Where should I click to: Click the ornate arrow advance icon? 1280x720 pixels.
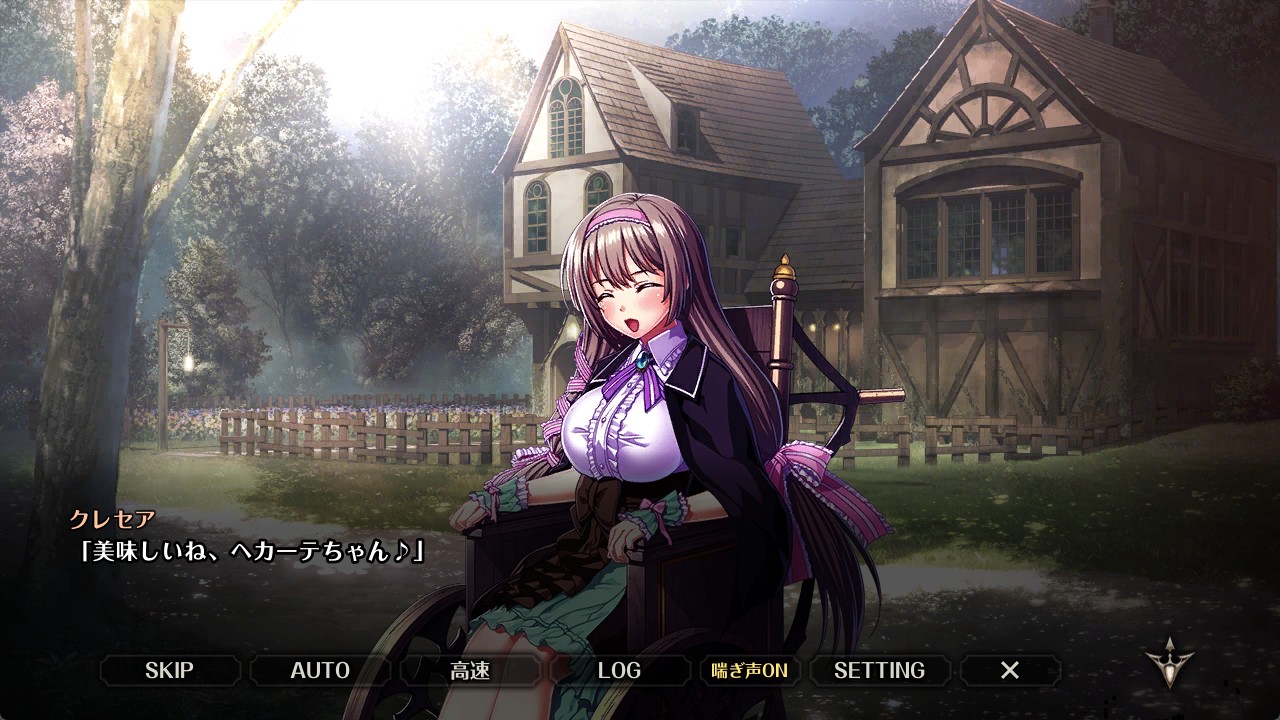(x=1168, y=664)
